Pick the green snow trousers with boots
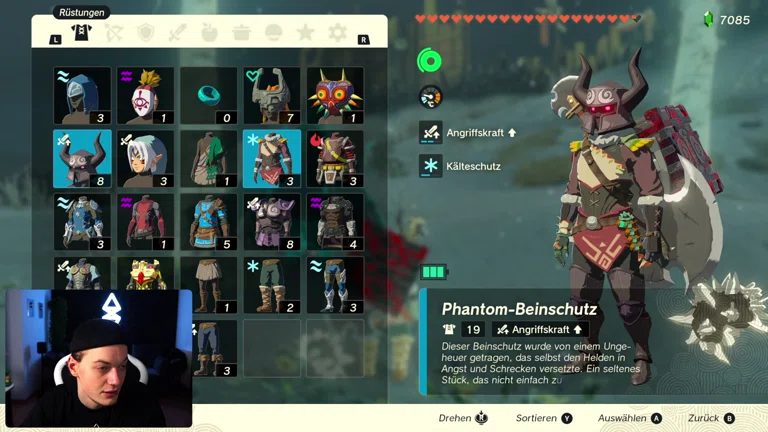The height and width of the screenshot is (432, 768). (272, 285)
